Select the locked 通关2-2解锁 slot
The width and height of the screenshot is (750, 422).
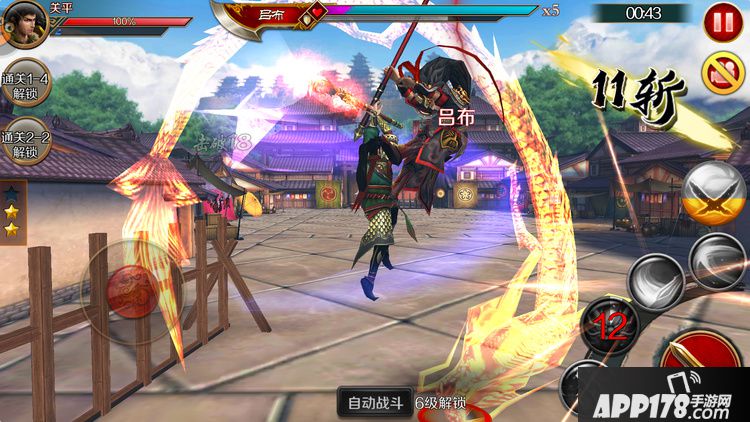click(x=26, y=145)
